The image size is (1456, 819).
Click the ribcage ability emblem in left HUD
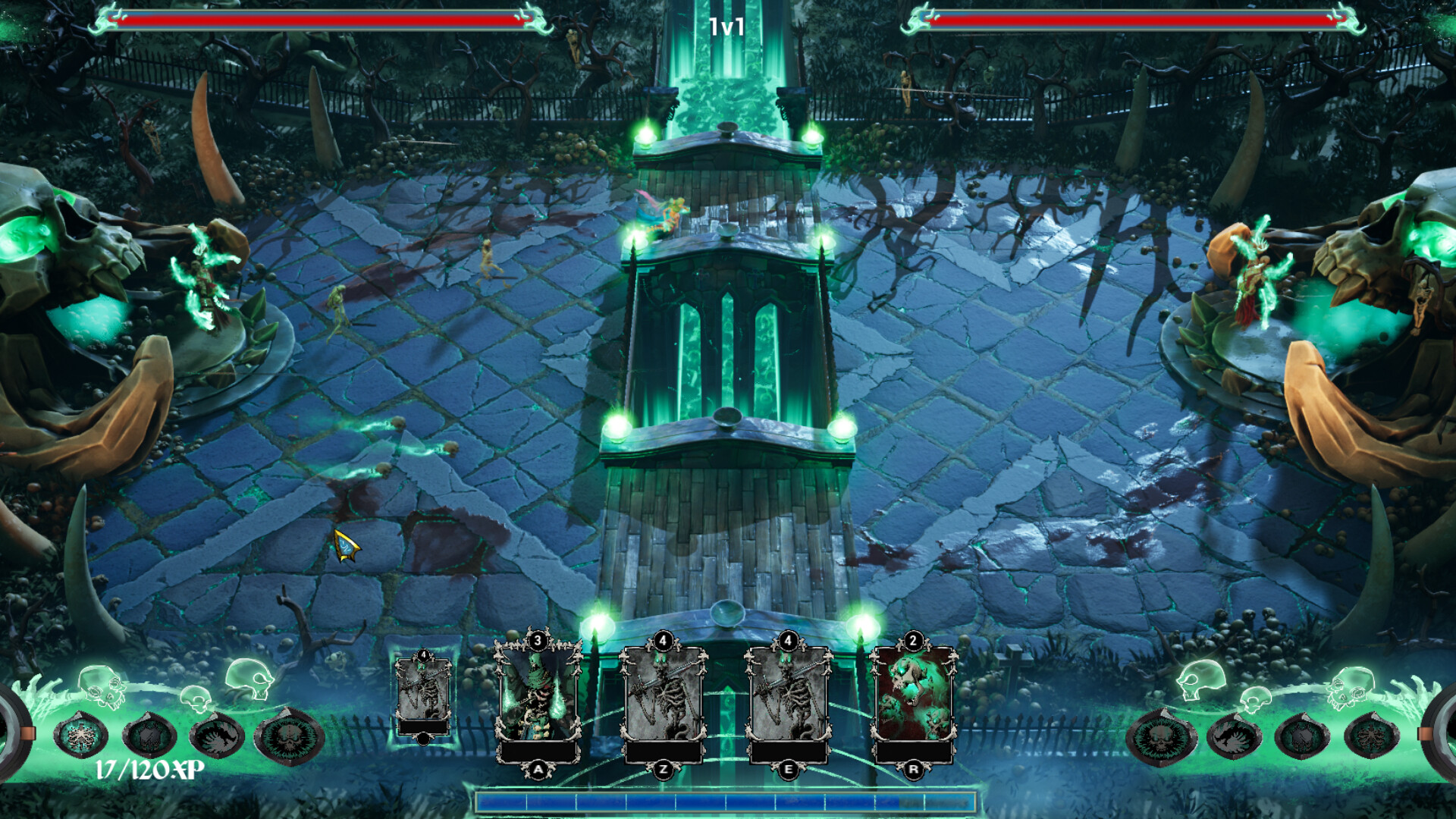(81, 737)
